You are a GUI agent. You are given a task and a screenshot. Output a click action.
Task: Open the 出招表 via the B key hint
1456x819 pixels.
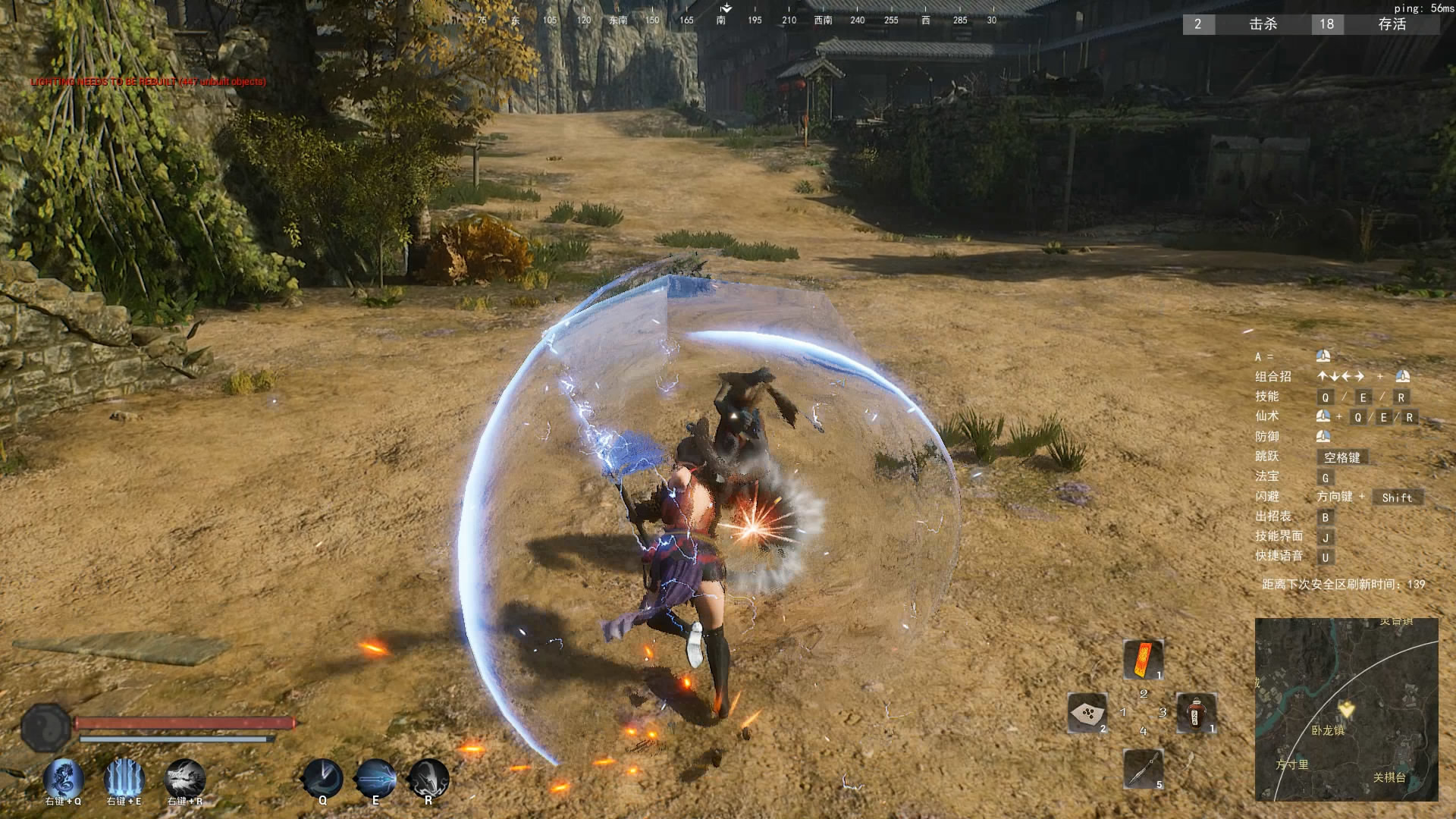pos(1326,516)
